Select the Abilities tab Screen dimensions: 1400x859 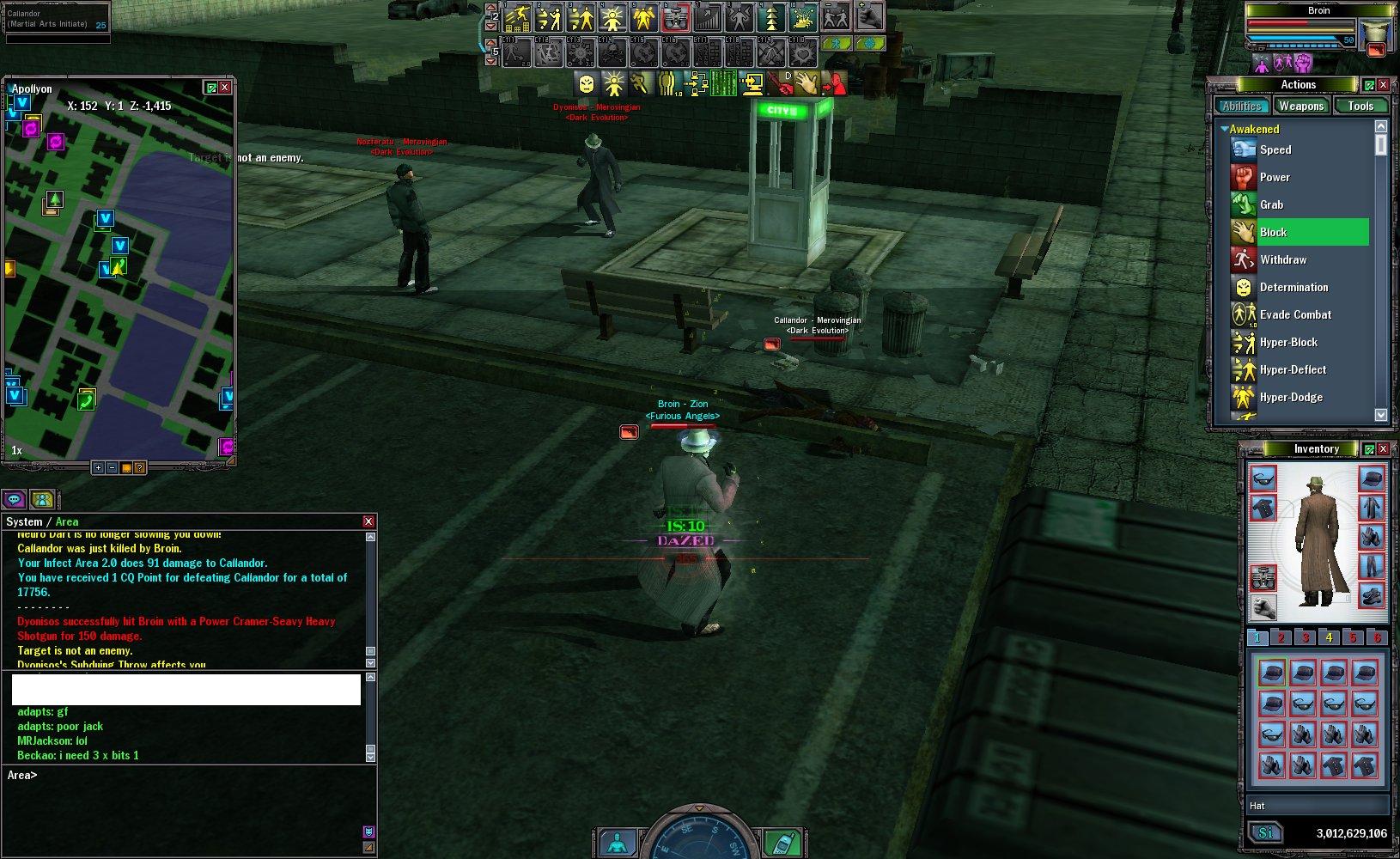click(1242, 106)
